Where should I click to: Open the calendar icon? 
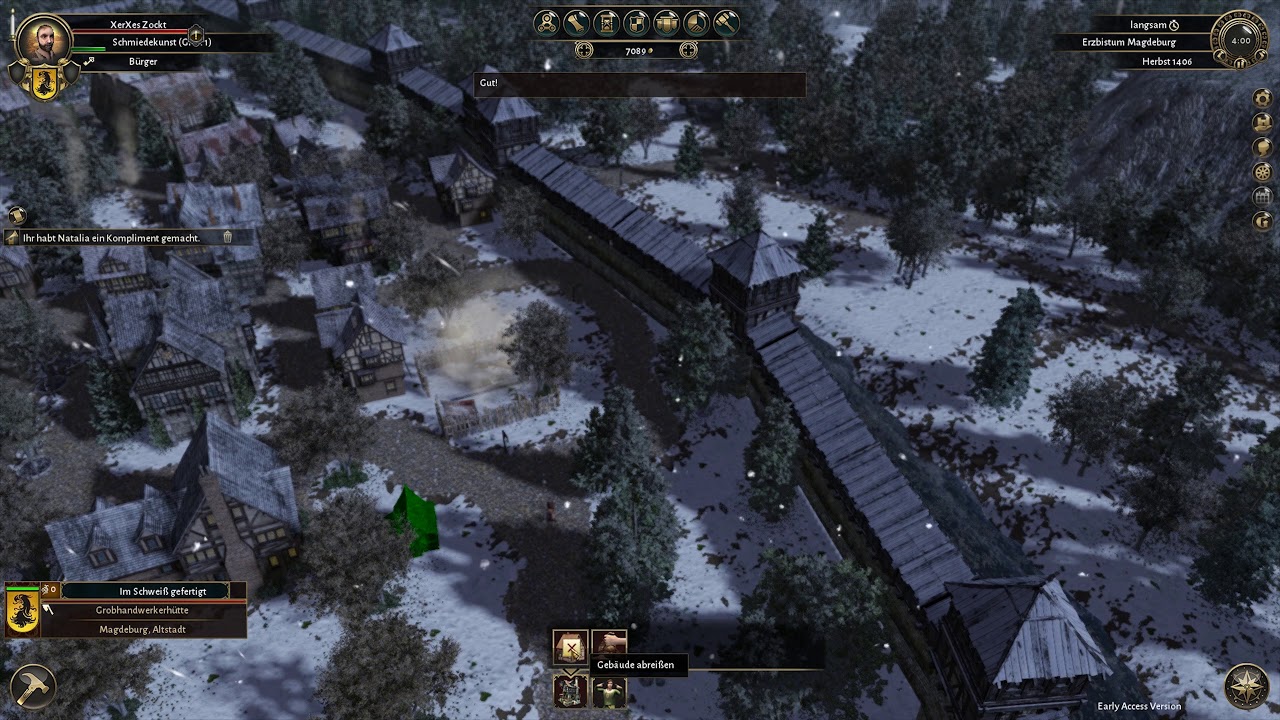pyautogui.click(x=1262, y=195)
